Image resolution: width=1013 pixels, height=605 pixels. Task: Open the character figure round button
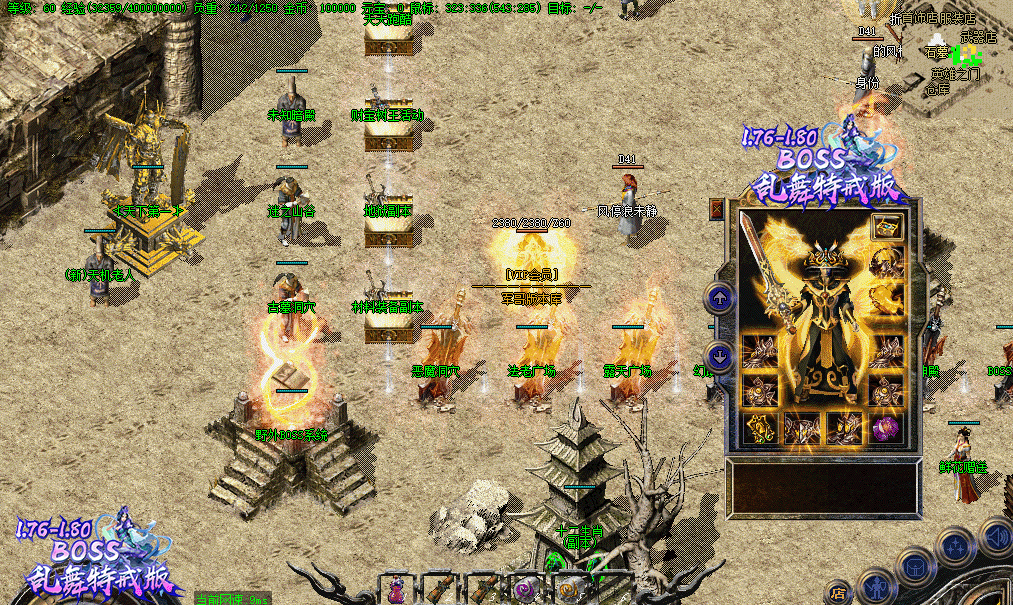point(876,585)
